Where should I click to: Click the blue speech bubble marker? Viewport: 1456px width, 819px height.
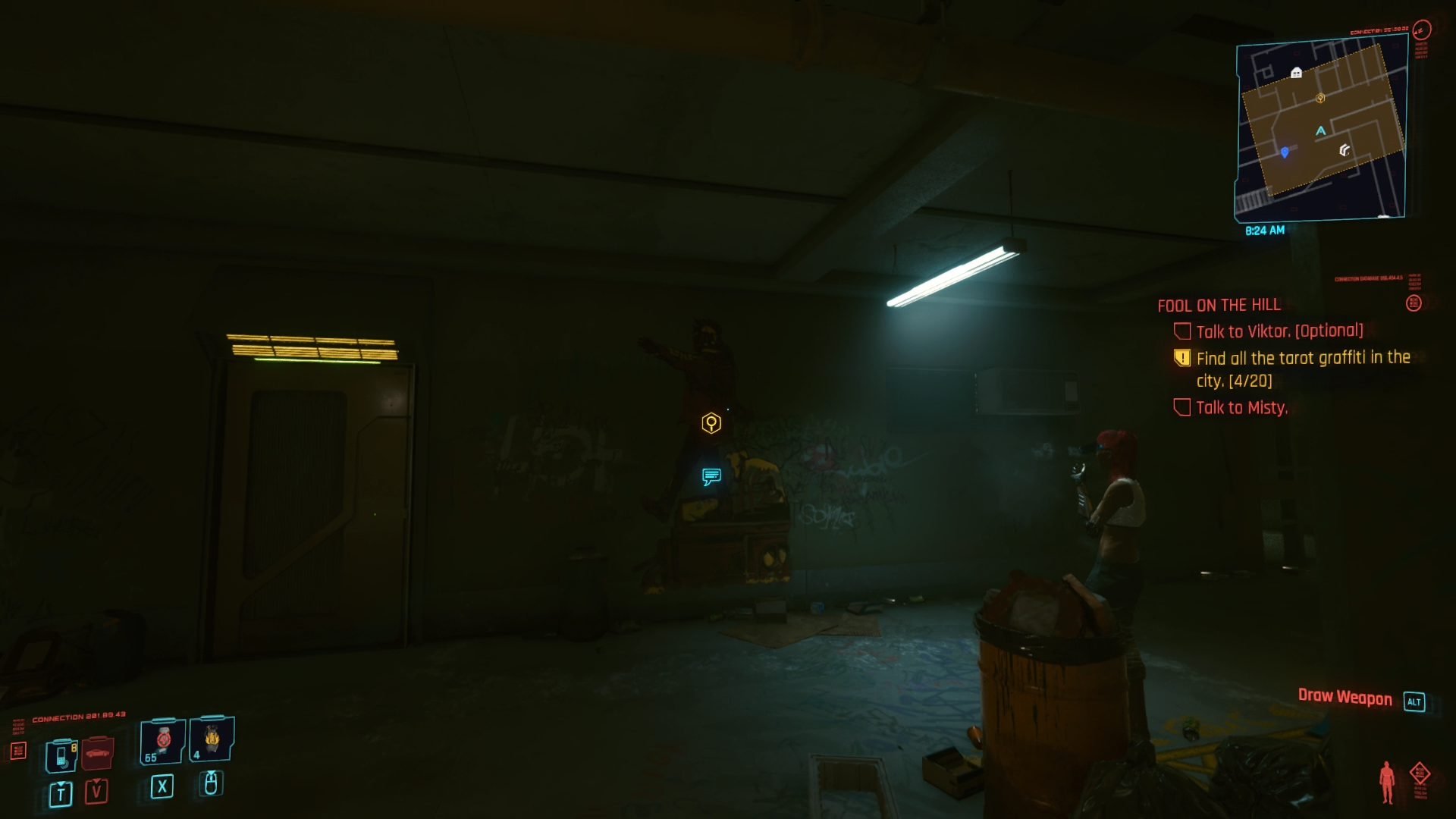coord(711,476)
